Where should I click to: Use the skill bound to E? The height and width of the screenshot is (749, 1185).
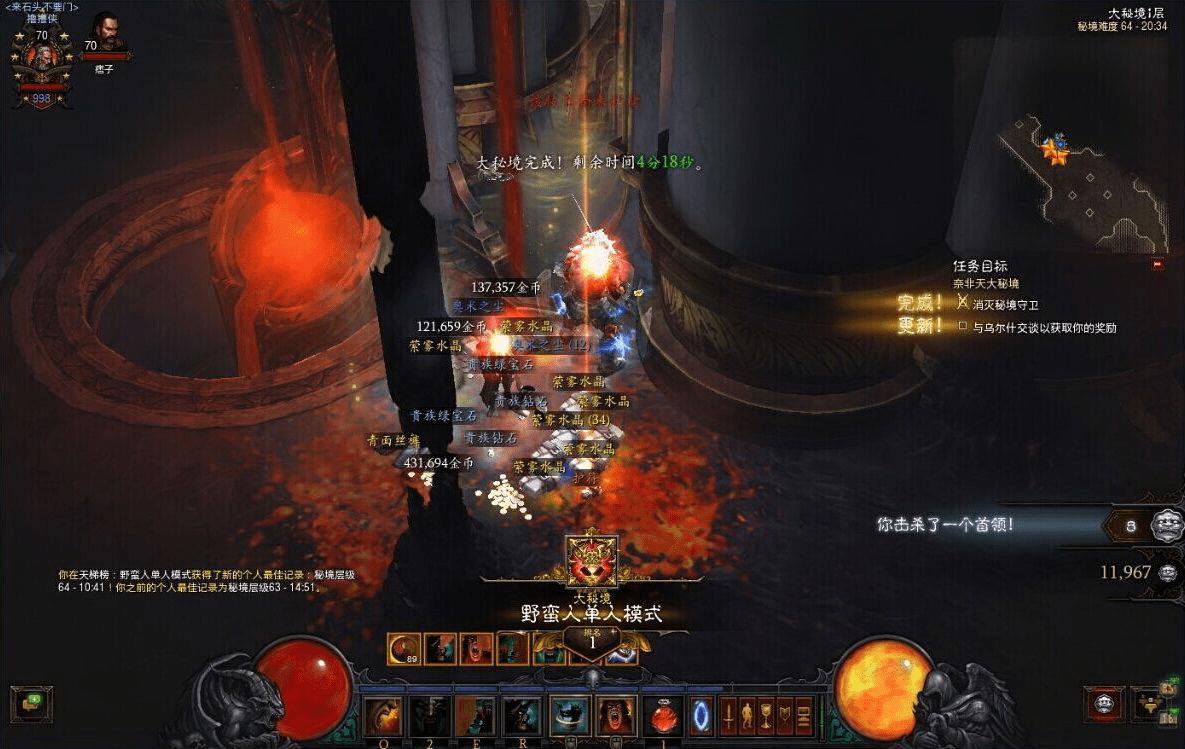[x=476, y=717]
